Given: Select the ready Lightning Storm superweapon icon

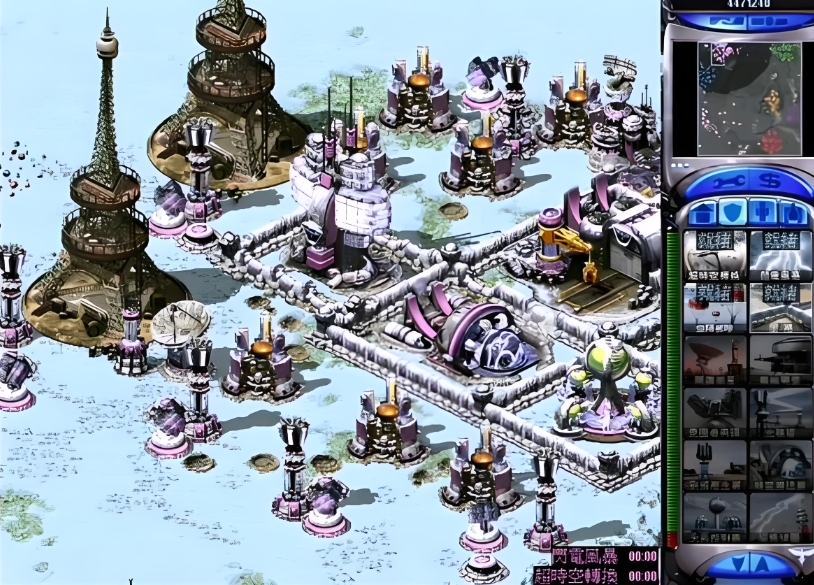Looking at the screenshot, I should [x=779, y=254].
